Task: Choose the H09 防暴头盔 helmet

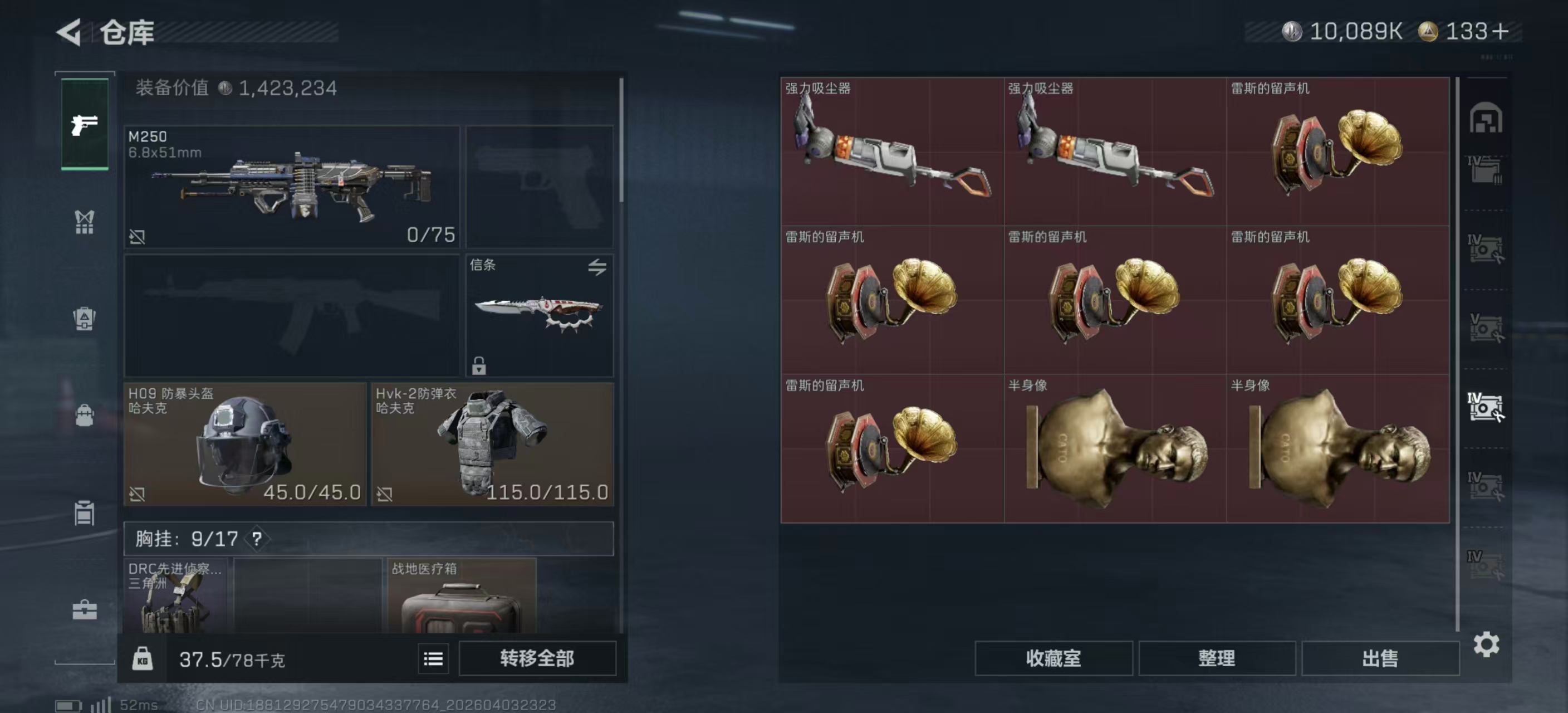Action: (x=244, y=444)
